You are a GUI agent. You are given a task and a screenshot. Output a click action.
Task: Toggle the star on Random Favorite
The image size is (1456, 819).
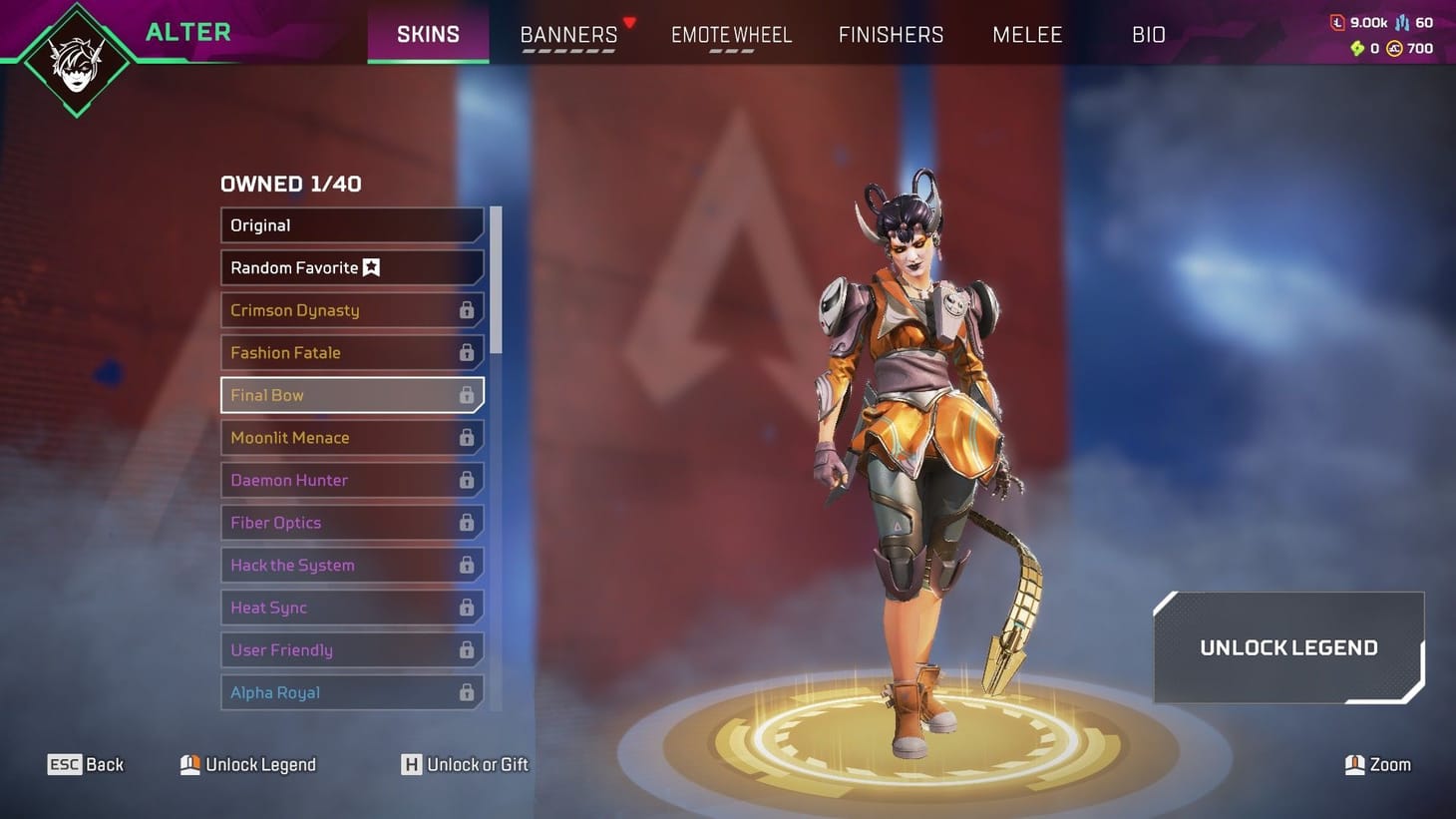point(371,267)
